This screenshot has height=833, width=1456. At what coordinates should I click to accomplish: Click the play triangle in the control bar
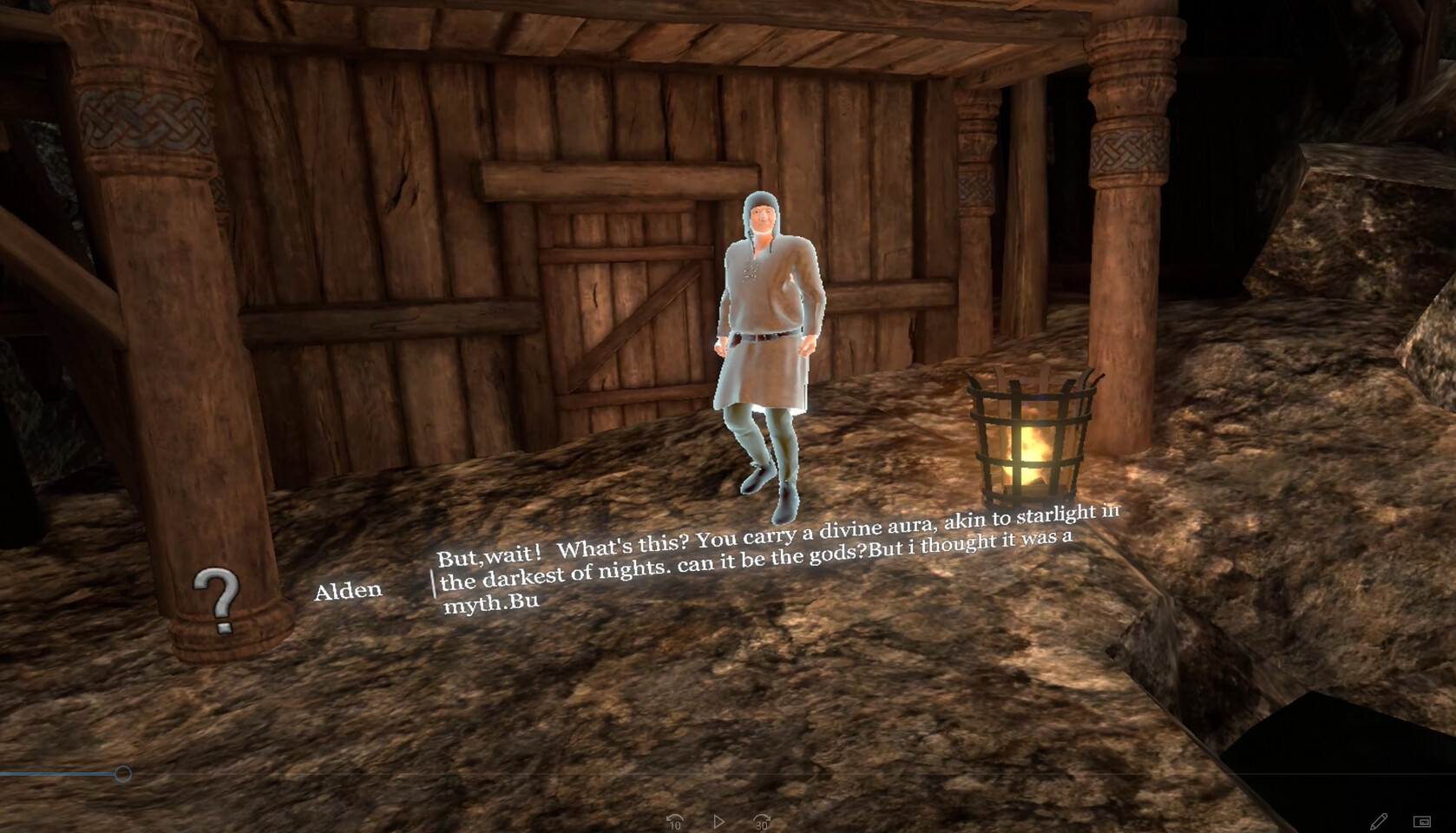(718, 820)
